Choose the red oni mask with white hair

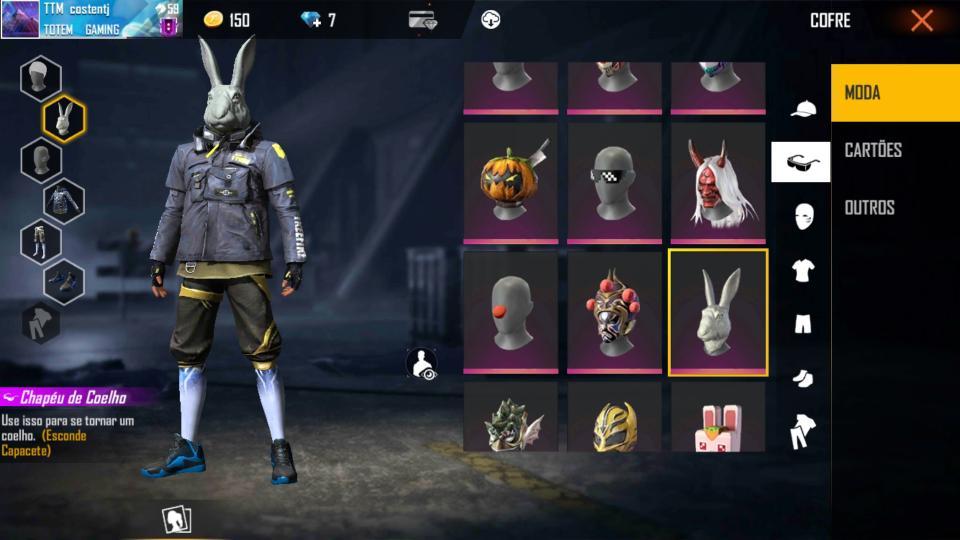718,182
